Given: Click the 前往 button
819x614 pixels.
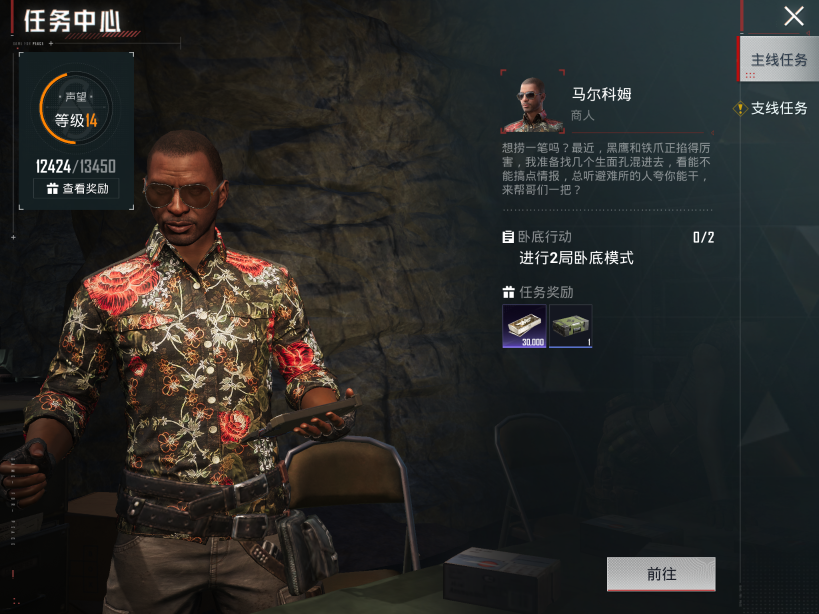Looking at the screenshot, I should pos(661,574).
